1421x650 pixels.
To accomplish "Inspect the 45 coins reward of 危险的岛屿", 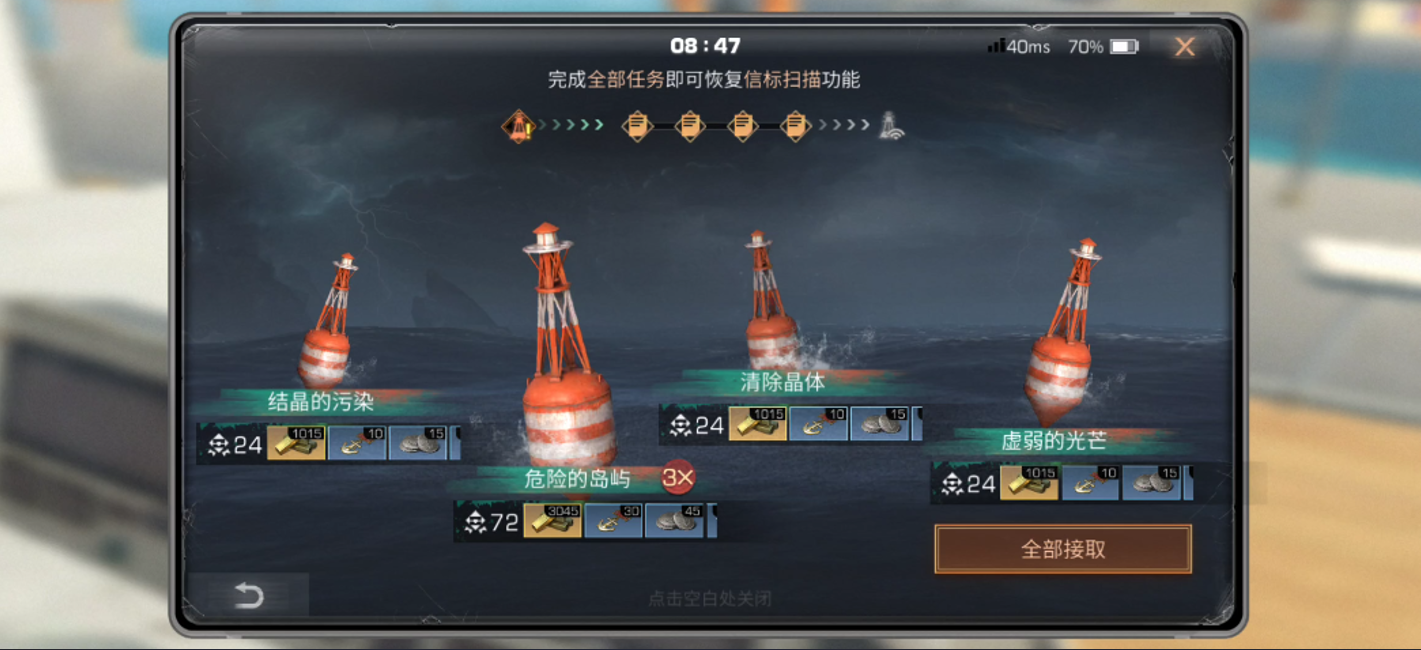I will 675,521.
